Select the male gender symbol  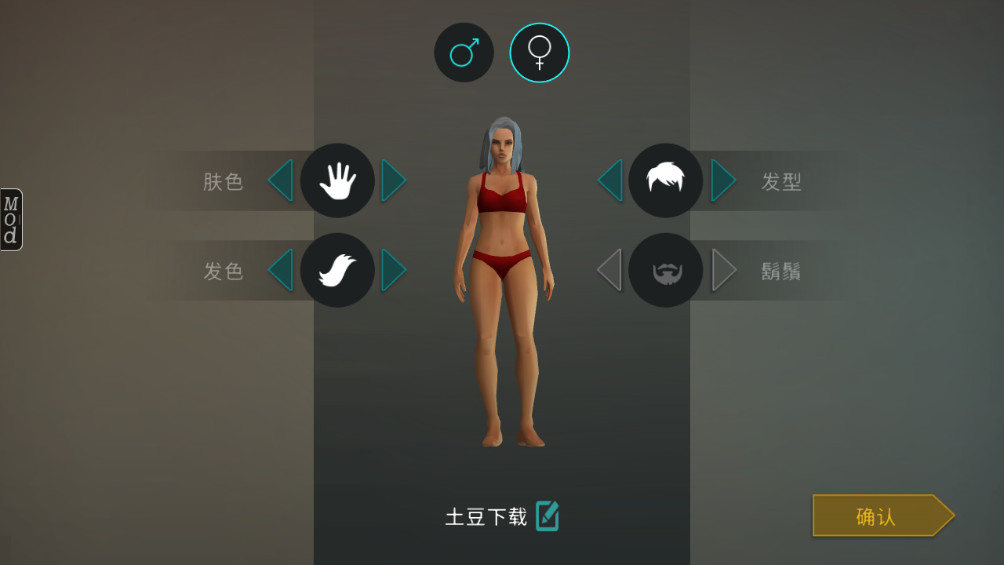(x=464, y=52)
